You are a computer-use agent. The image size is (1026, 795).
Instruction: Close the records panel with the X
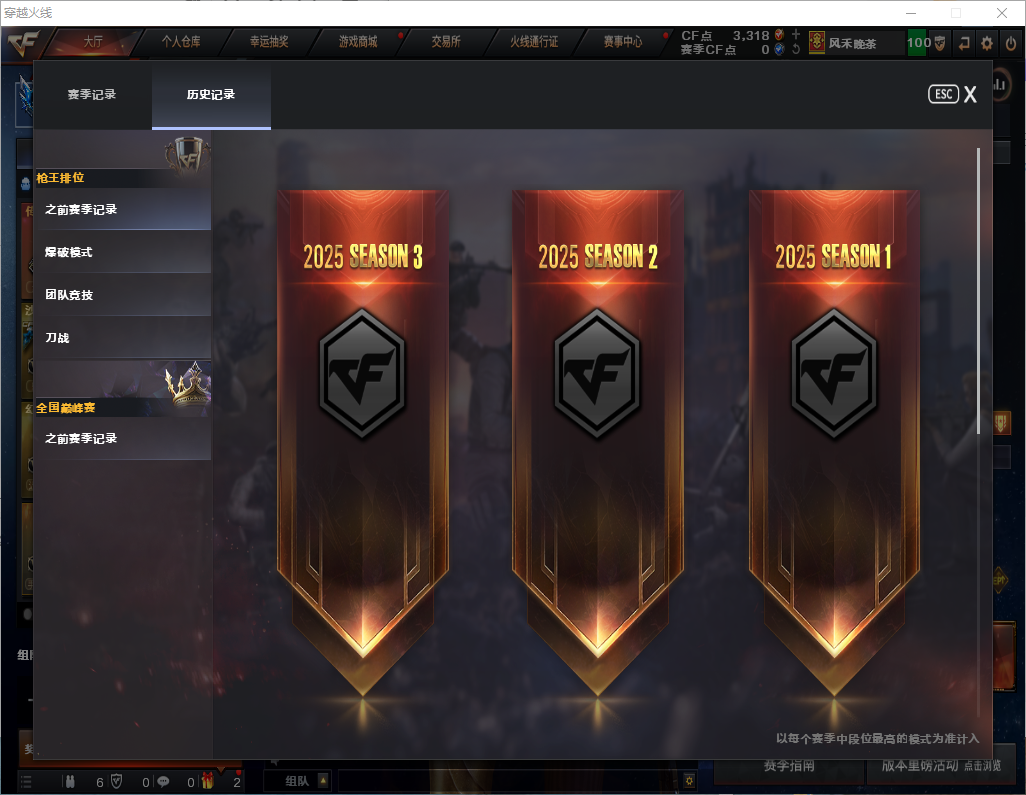(970, 95)
